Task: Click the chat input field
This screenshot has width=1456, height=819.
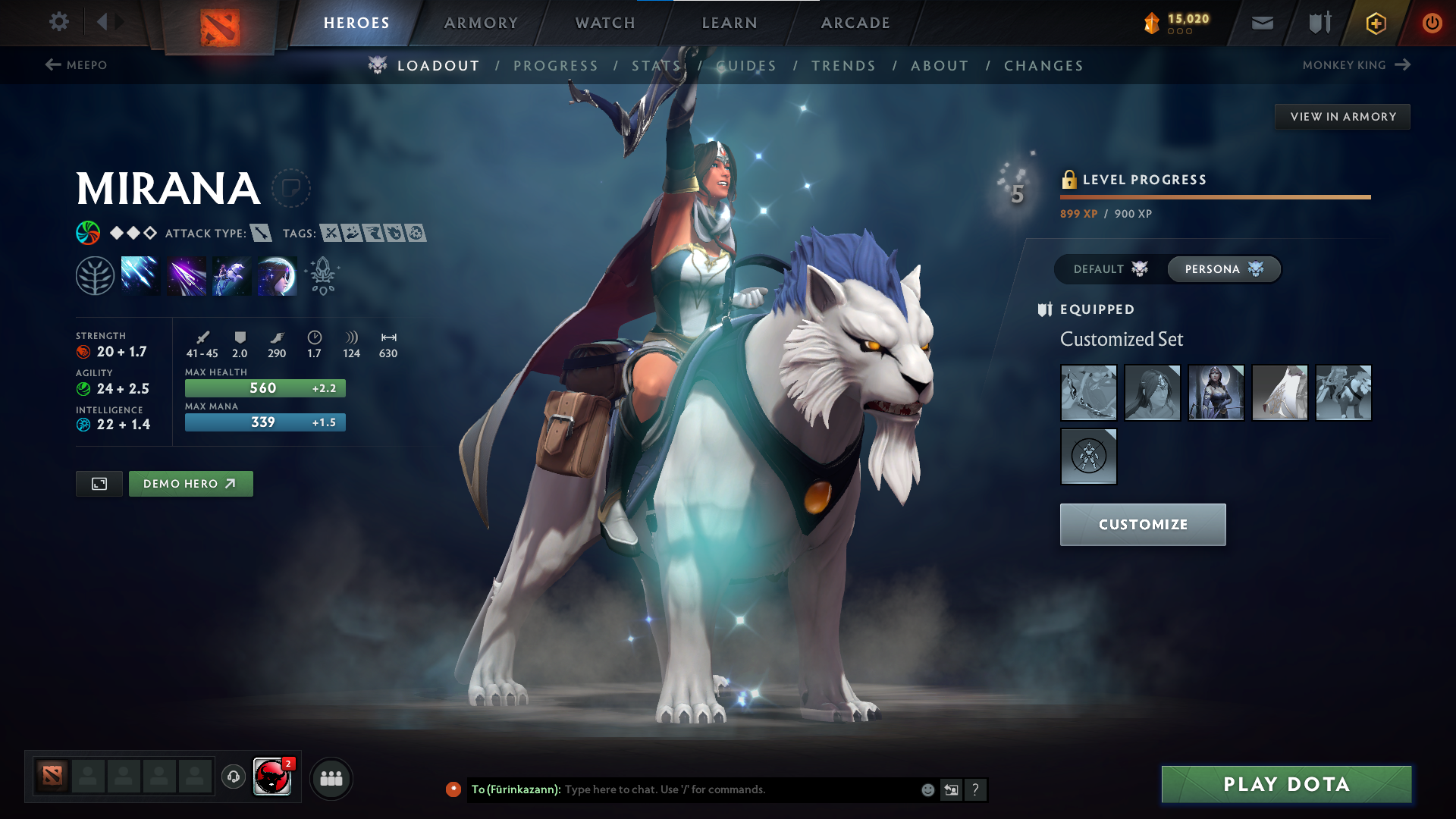Action: [720, 789]
